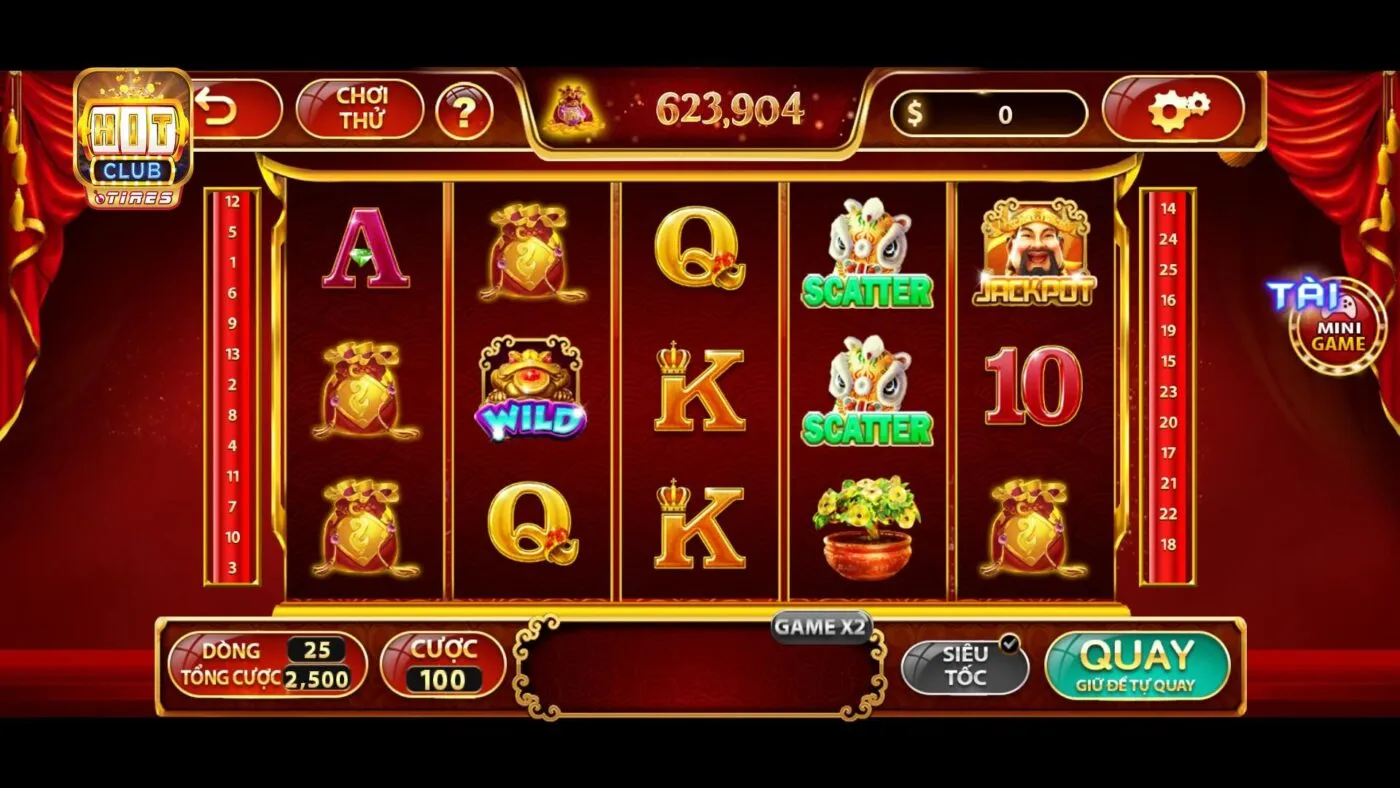This screenshot has width=1400, height=788.
Task: Spin the reels with the QUAY button
Action: click(x=1137, y=665)
